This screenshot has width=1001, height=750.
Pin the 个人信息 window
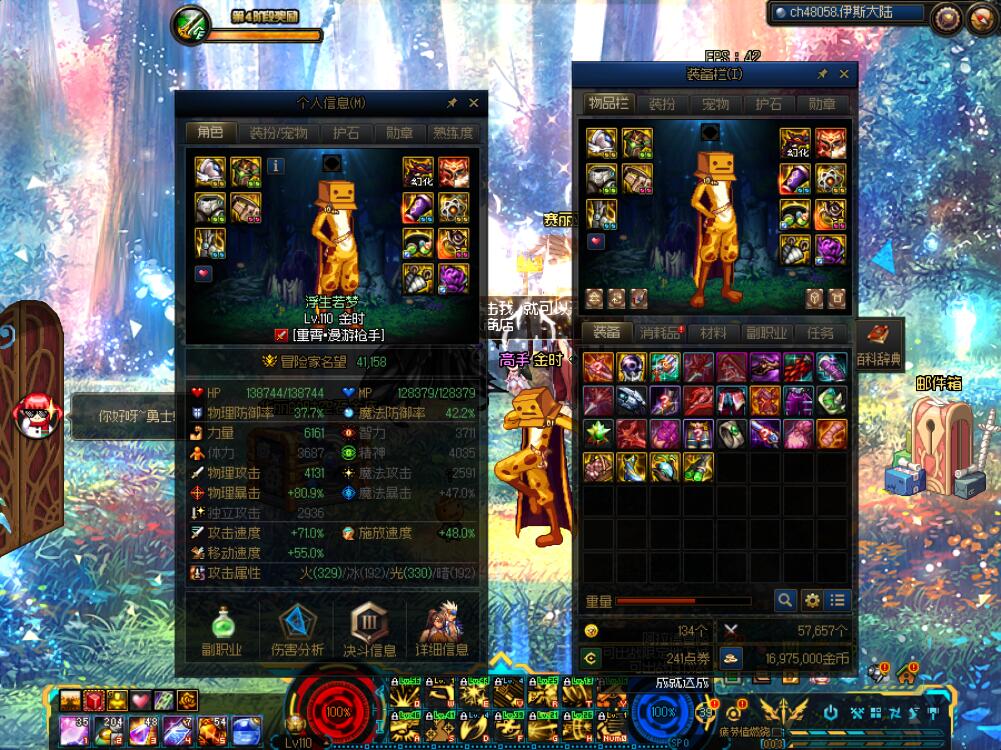pos(452,103)
